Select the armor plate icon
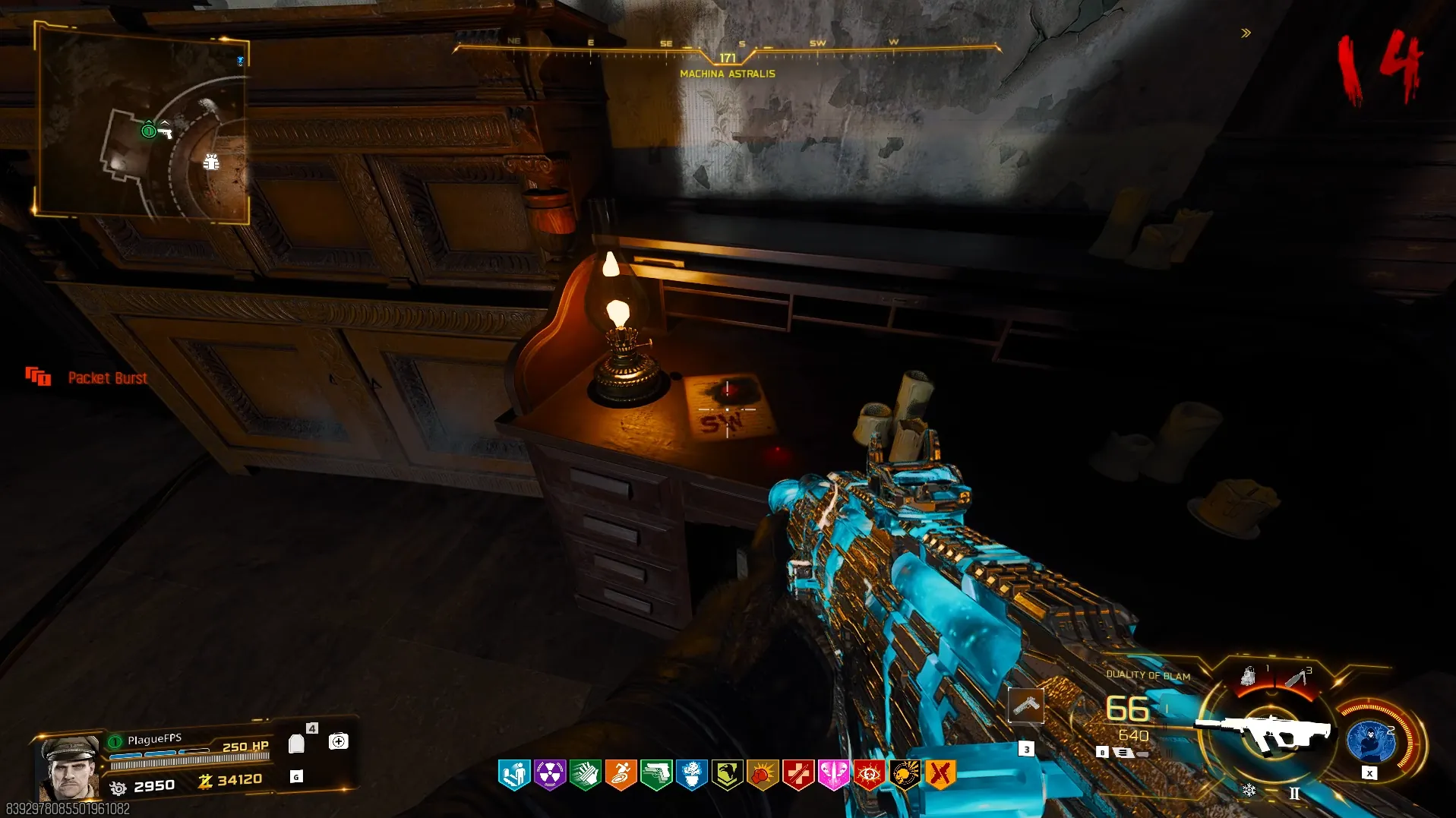 [x=297, y=744]
